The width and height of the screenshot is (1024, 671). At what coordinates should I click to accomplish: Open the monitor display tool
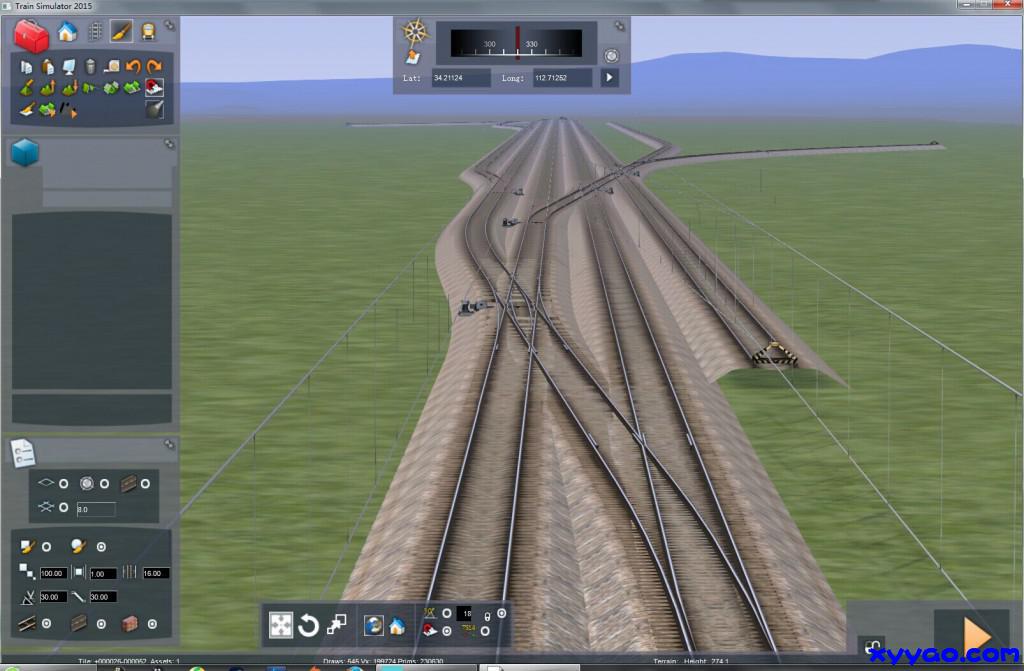[69, 67]
